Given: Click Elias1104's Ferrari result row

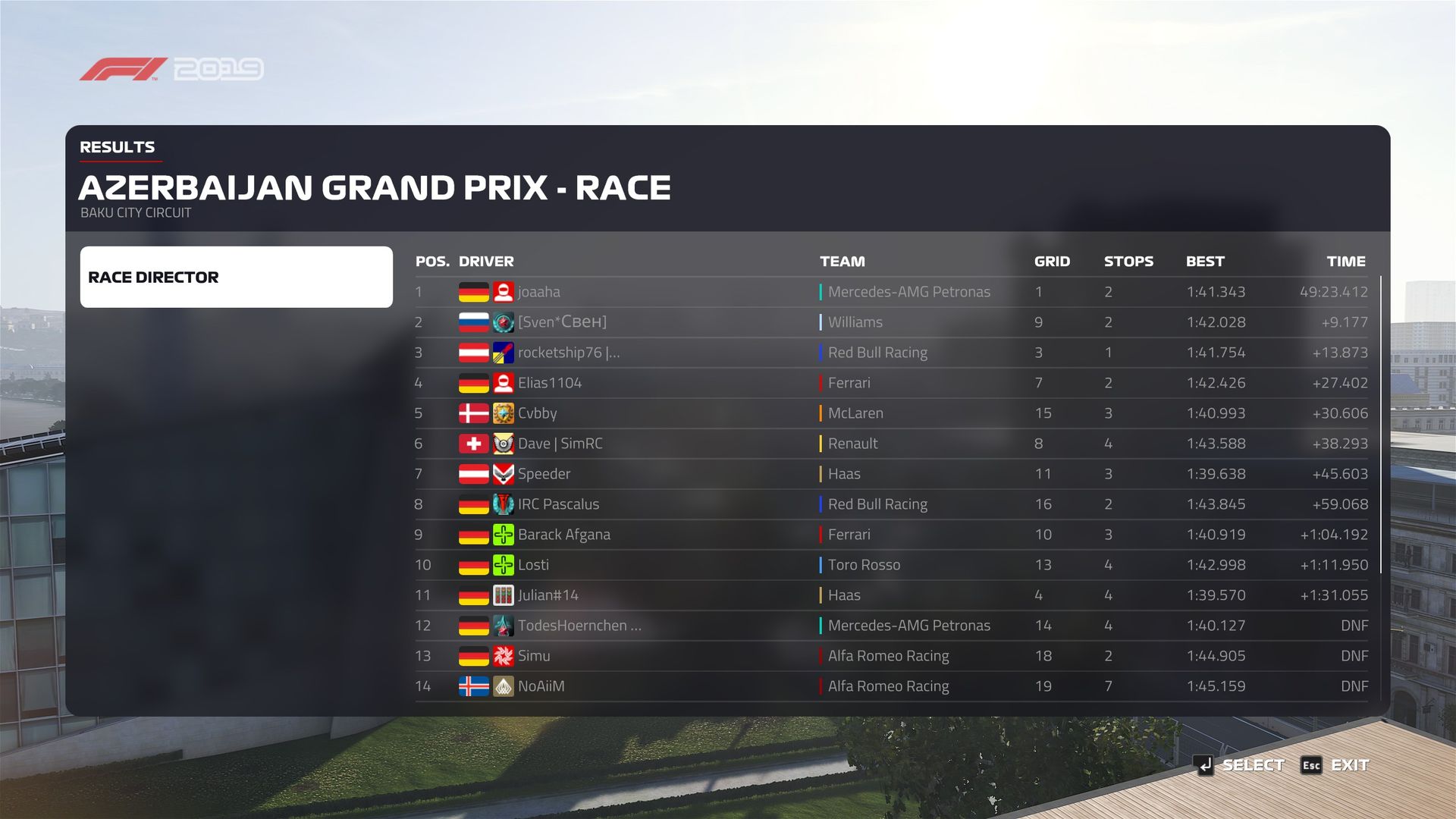Looking at the screenshot, I should tap(891, 383).
